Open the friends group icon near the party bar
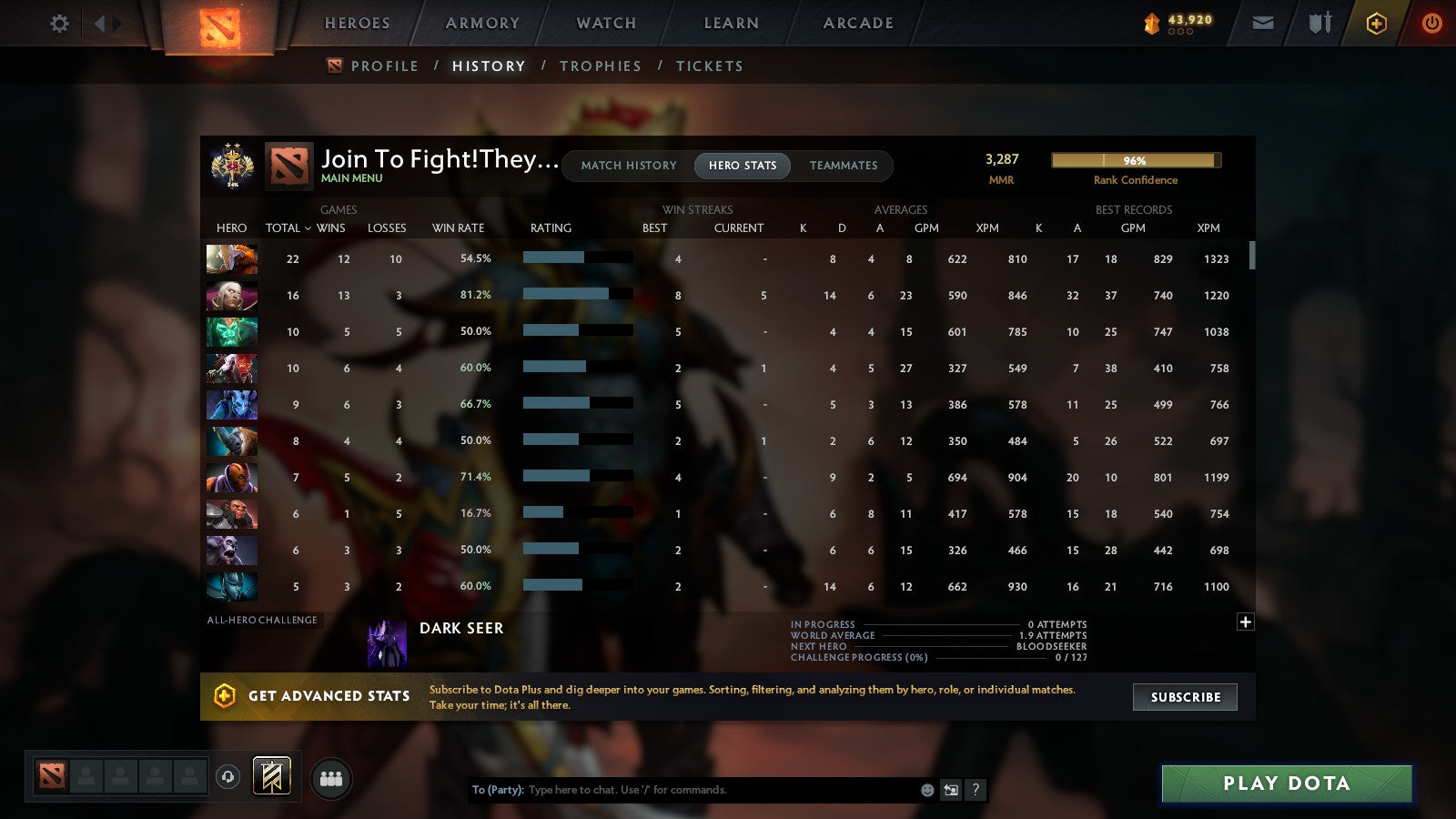Image resolution: width=1456 pixels, height=819 pixels. tap(331, 776)
